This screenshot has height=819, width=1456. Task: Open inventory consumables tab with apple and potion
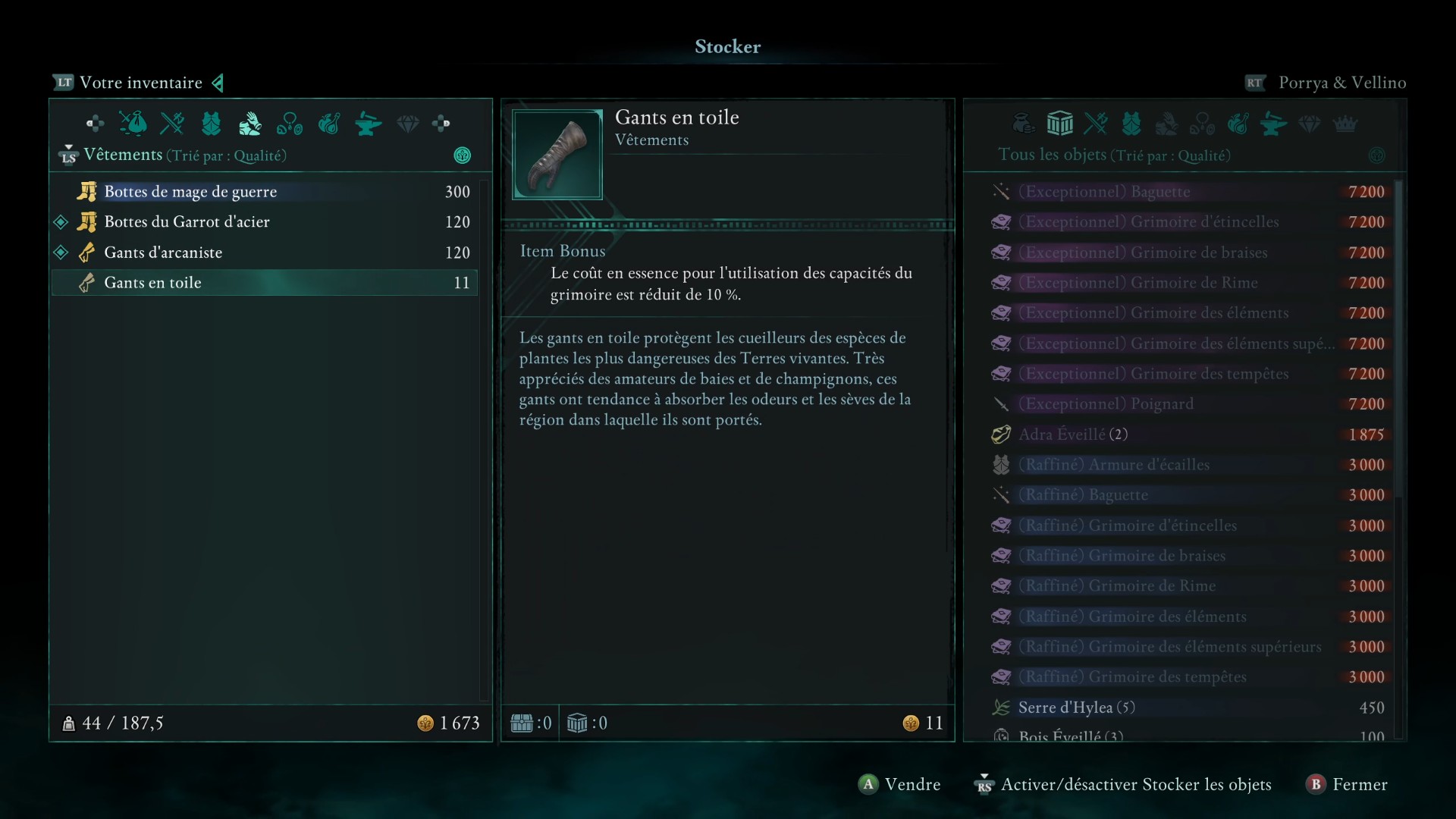point(328,123)
